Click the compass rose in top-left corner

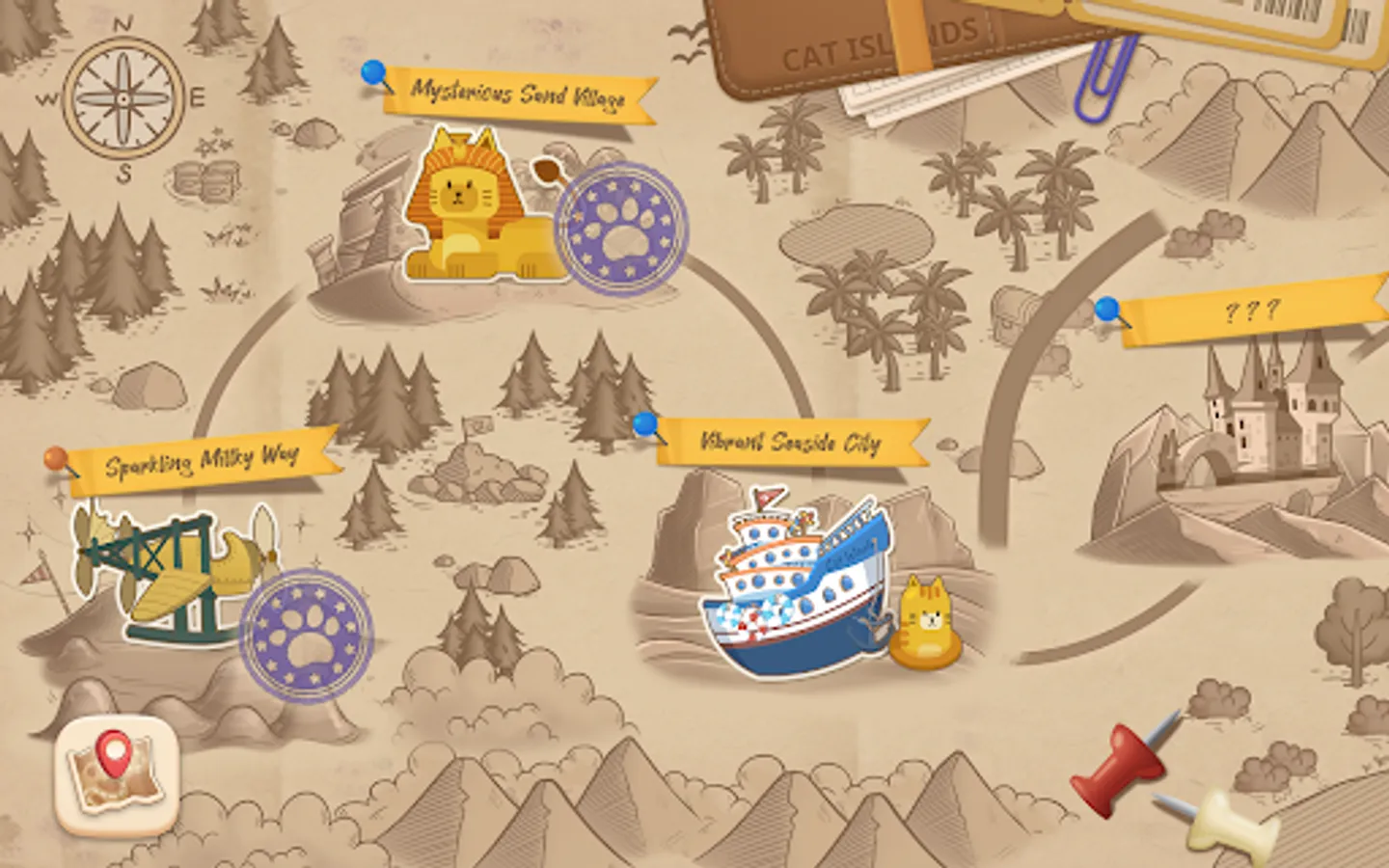click(121, 99)
